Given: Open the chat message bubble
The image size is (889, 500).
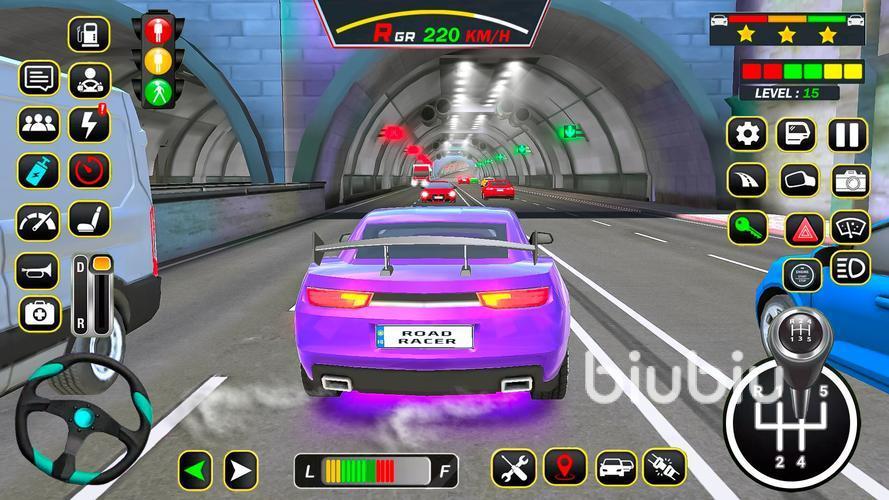Looking at the screenshot, I should [38, 77].
